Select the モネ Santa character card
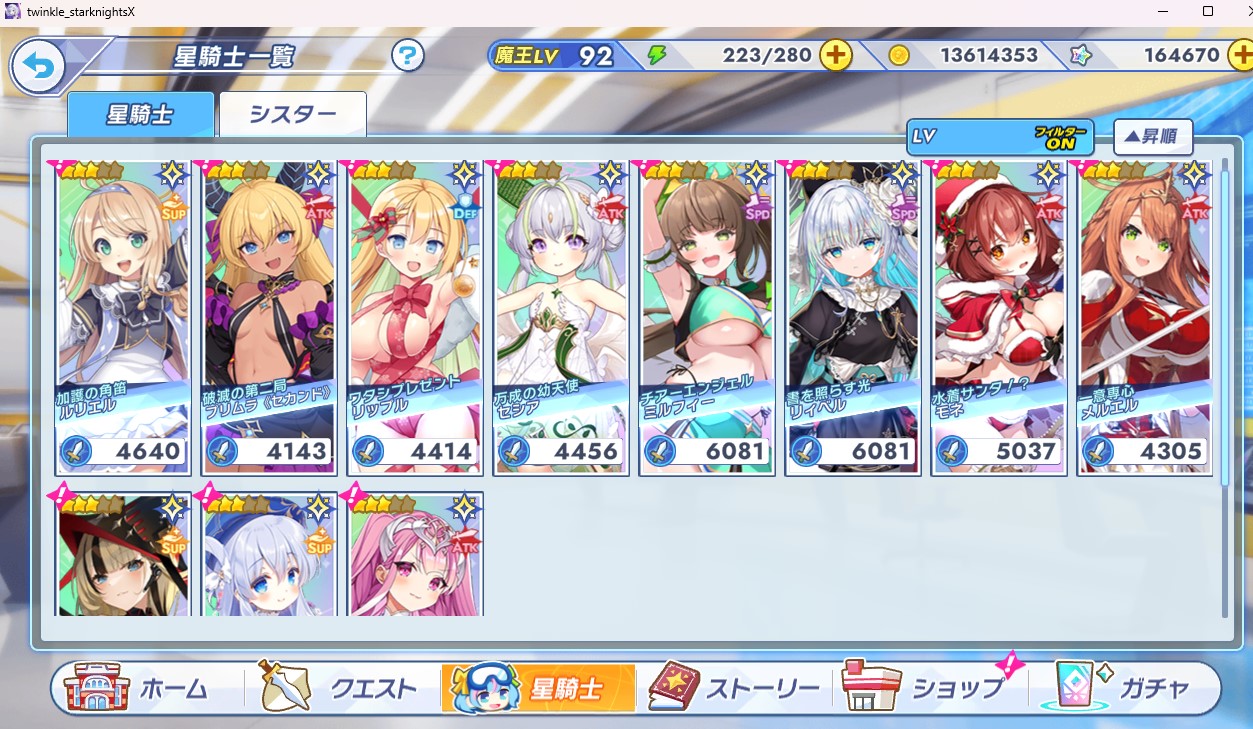The height and width of the screenshot is (729, 1253). 998,316
